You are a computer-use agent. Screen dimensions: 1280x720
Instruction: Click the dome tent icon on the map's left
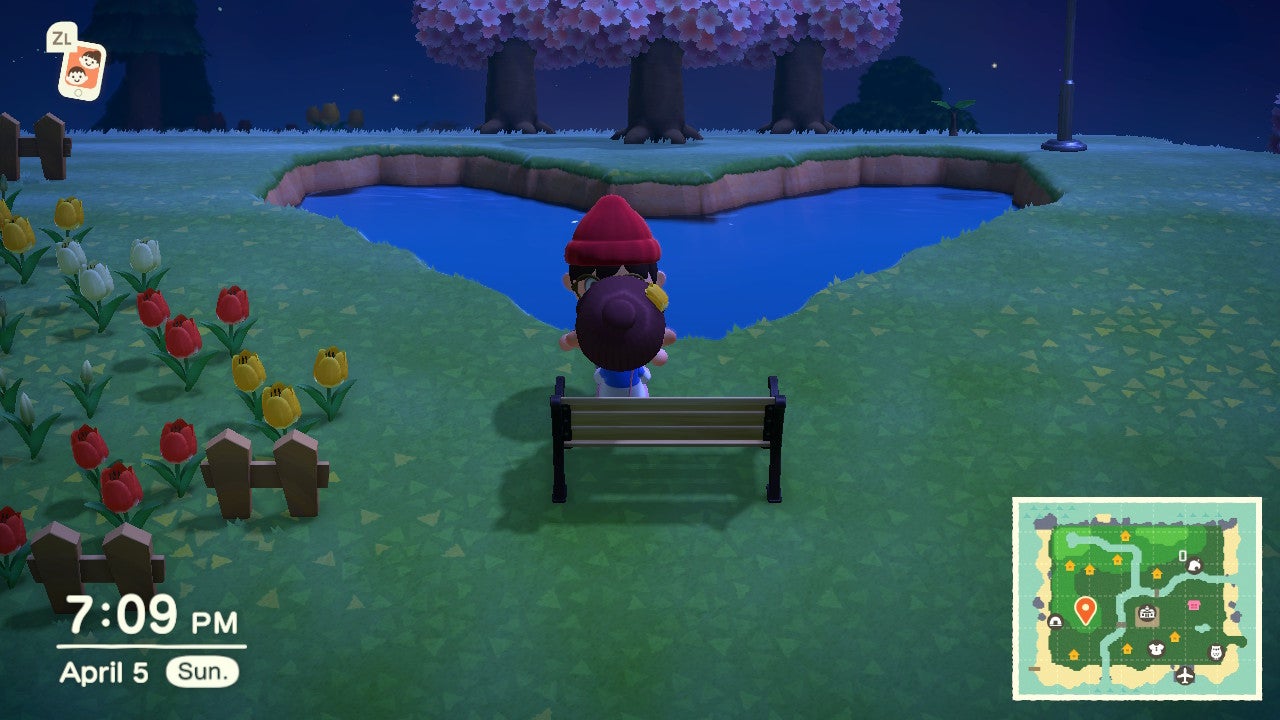[x=1056, y=621]
